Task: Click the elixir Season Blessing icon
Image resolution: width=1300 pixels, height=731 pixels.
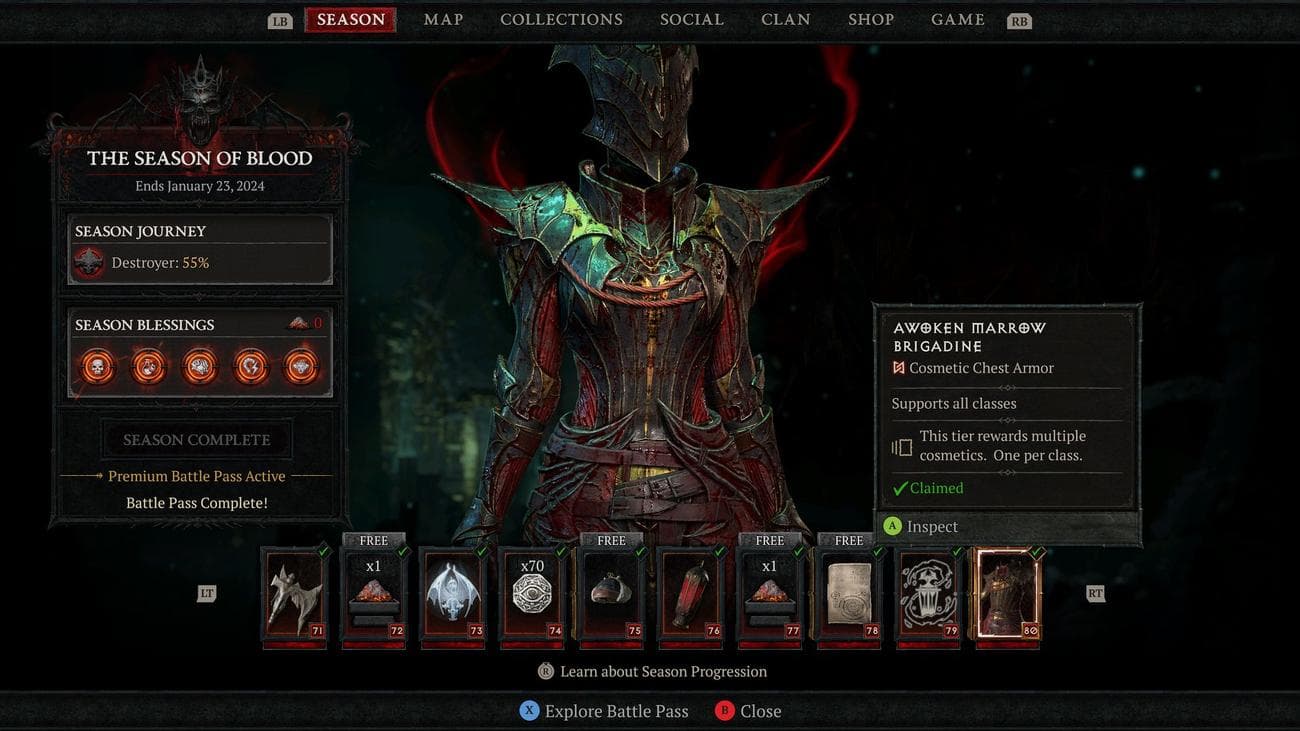Action: coord(148,366)
